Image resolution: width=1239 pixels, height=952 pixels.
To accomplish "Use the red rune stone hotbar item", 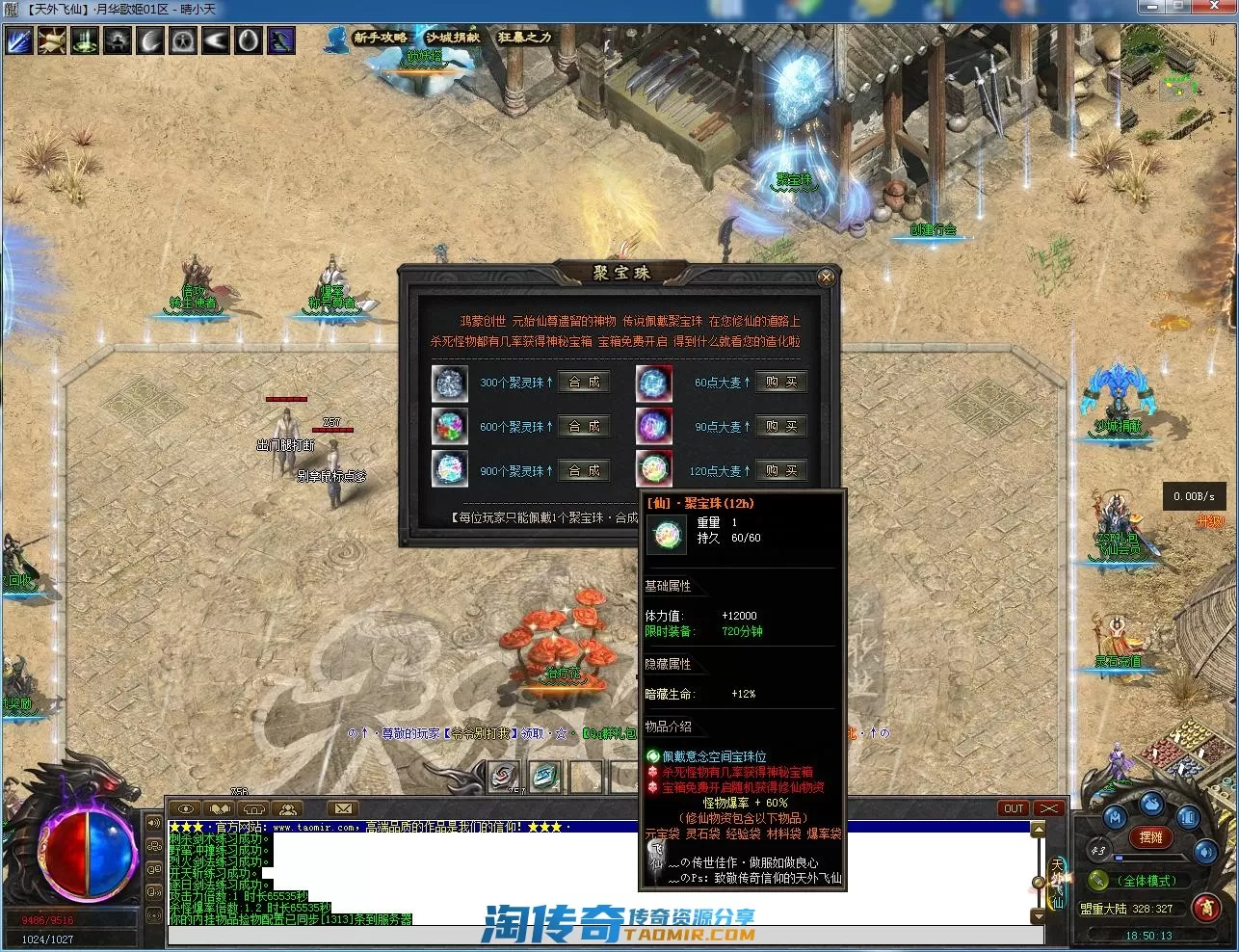I will tap(503, 776).
